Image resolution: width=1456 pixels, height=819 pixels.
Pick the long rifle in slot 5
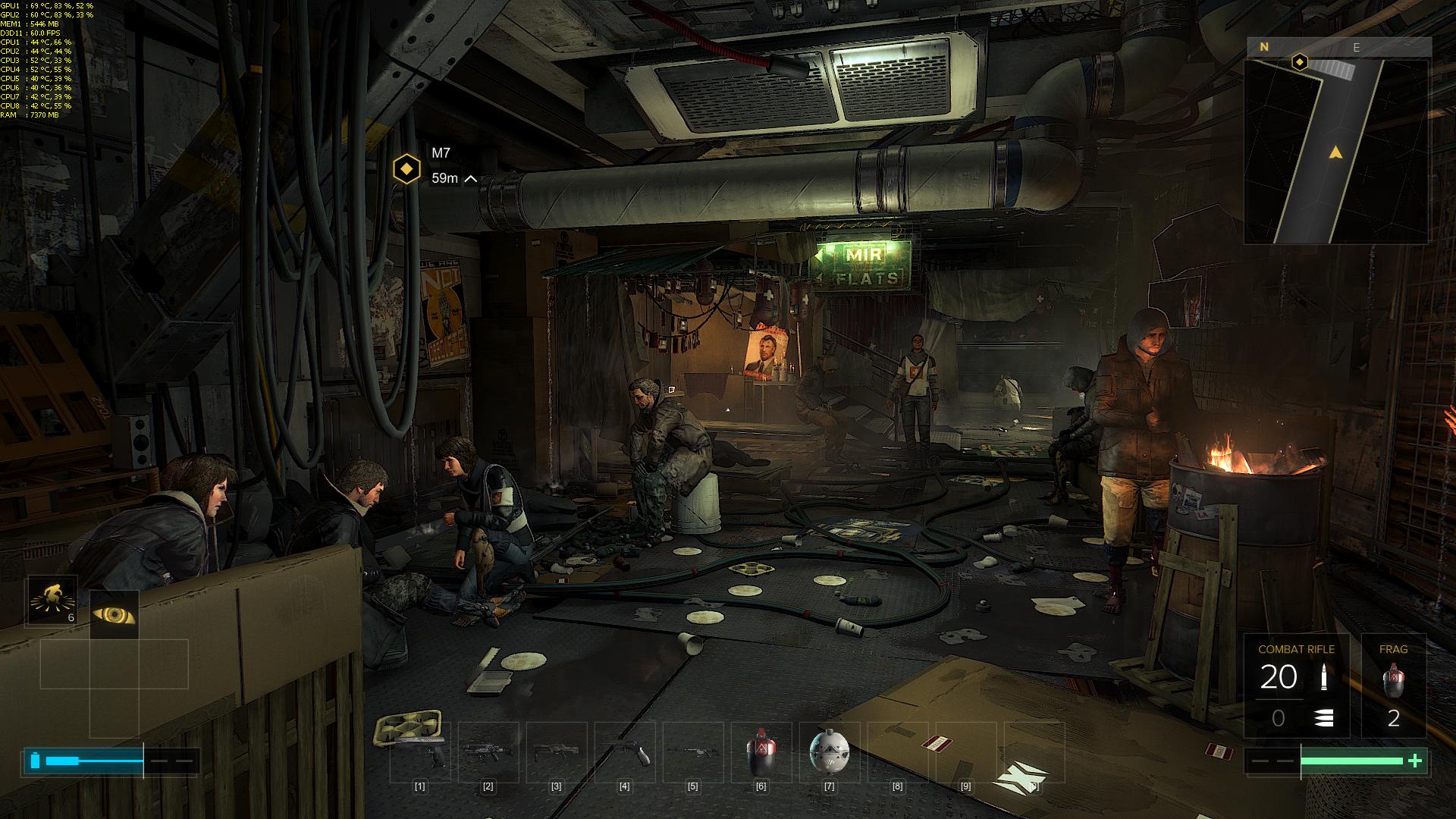(692, 751)
